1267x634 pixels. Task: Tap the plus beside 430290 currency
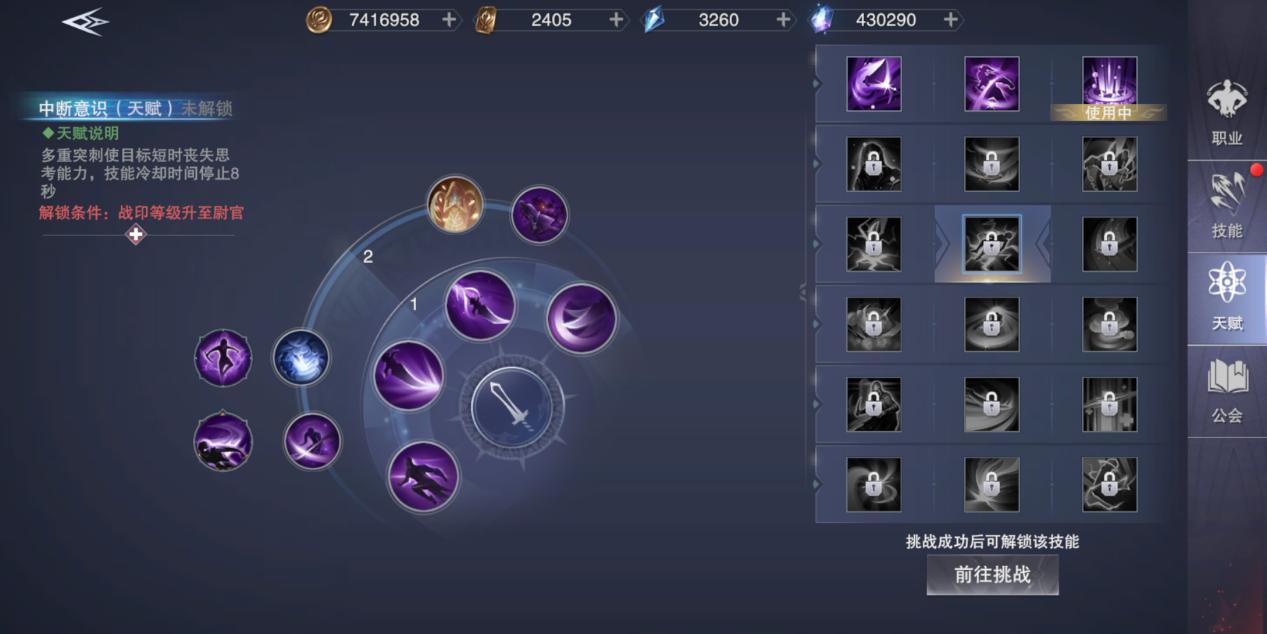950,19
